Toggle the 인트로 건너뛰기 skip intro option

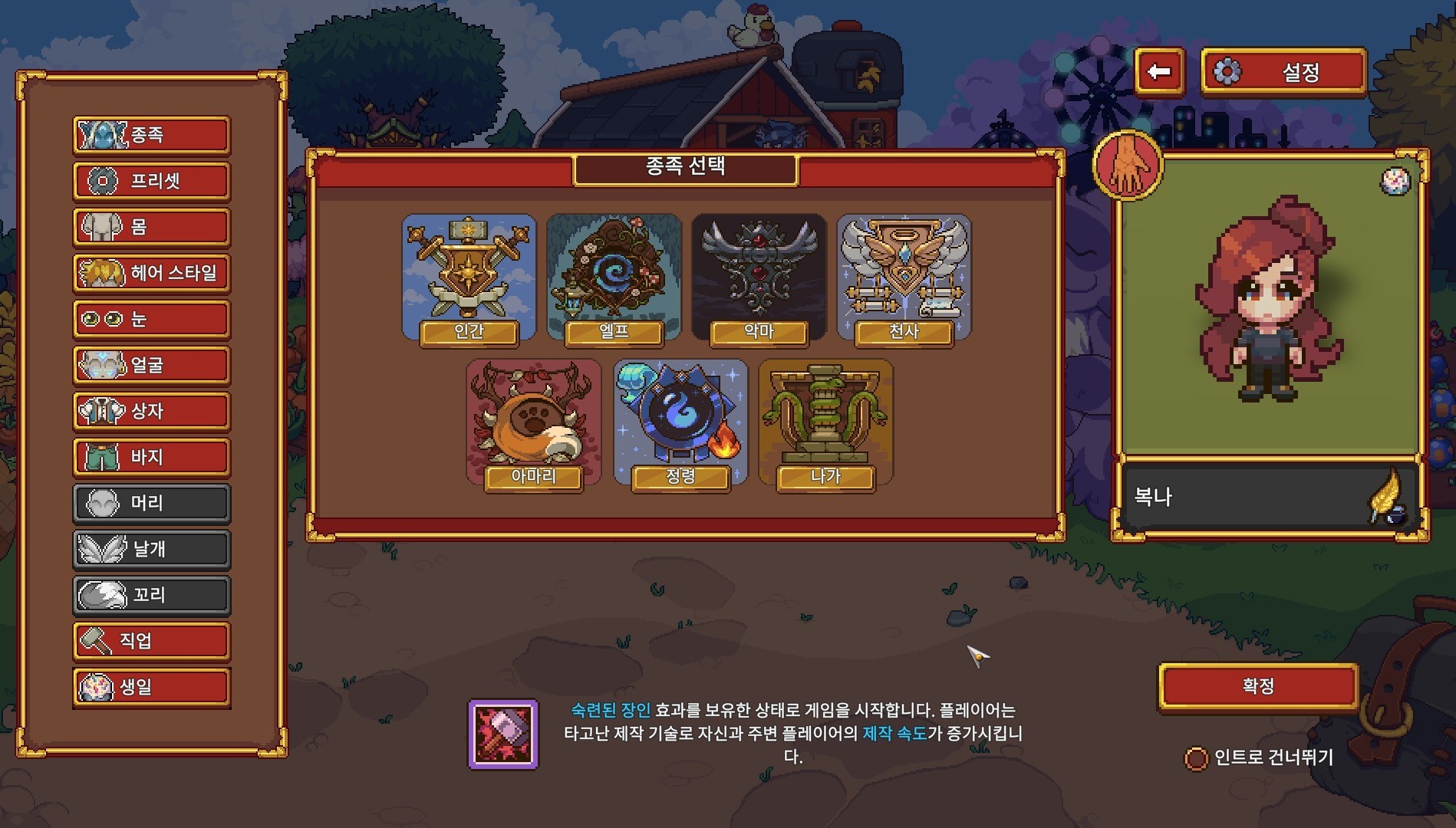click(1196, 759)
